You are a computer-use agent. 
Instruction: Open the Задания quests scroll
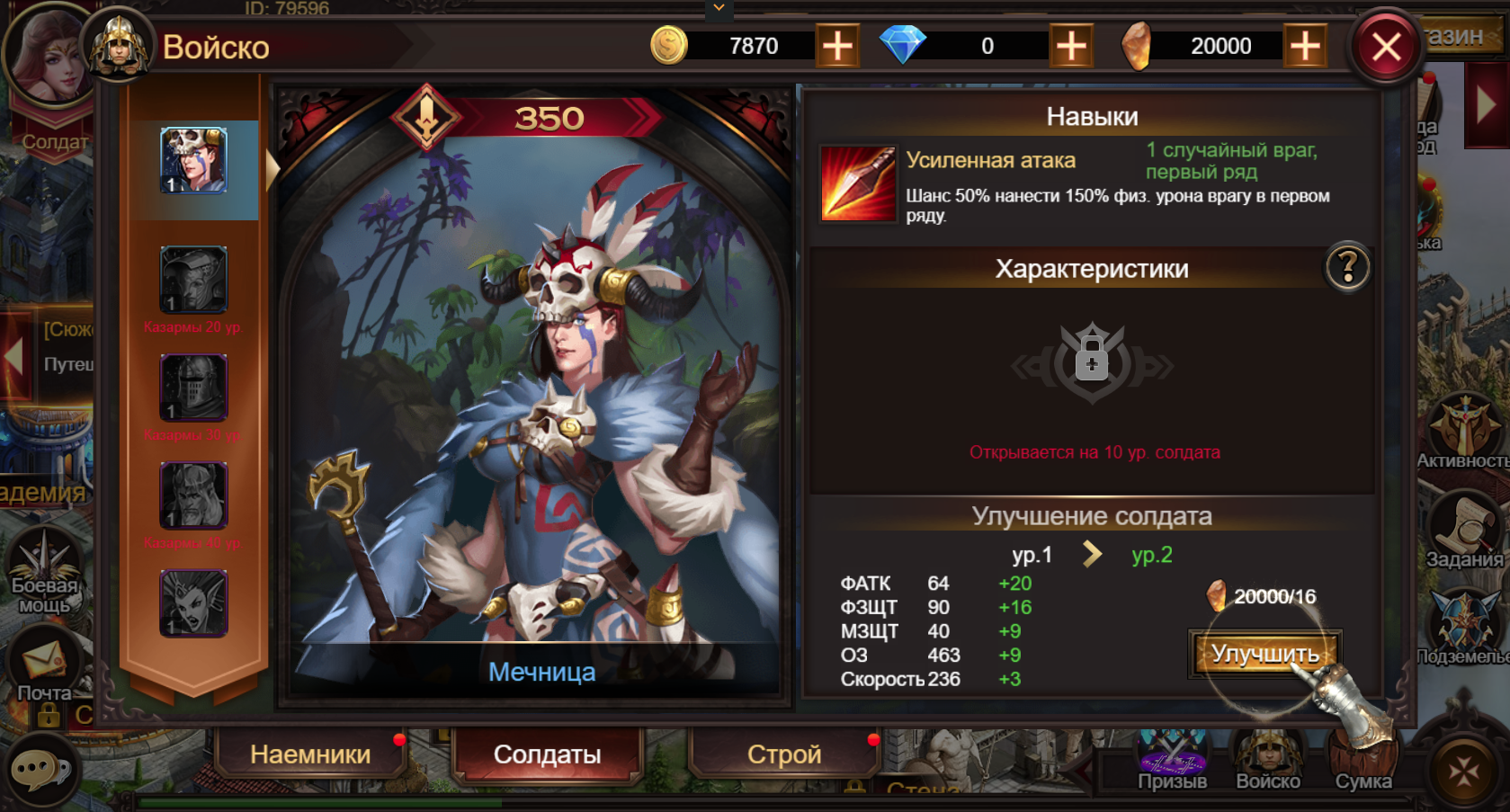click(x=1464, y=531)
